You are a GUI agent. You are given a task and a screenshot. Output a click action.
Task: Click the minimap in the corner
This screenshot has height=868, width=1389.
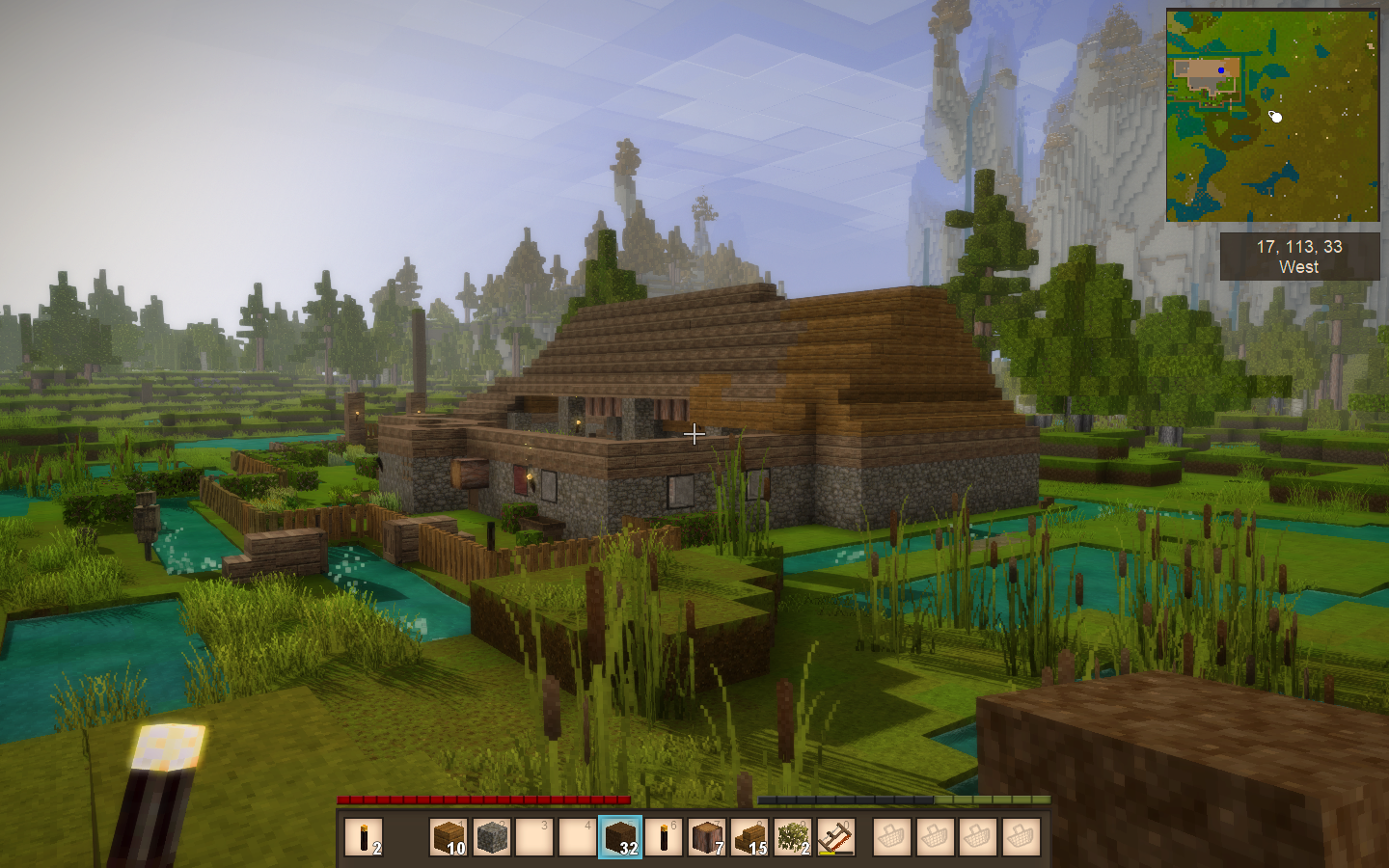(1272, 116)
